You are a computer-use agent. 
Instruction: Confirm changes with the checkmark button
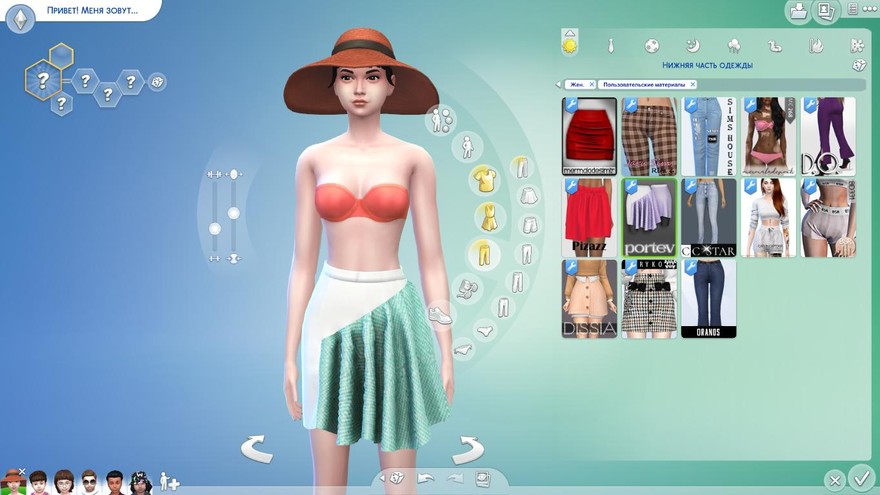(x=860, y=478)
